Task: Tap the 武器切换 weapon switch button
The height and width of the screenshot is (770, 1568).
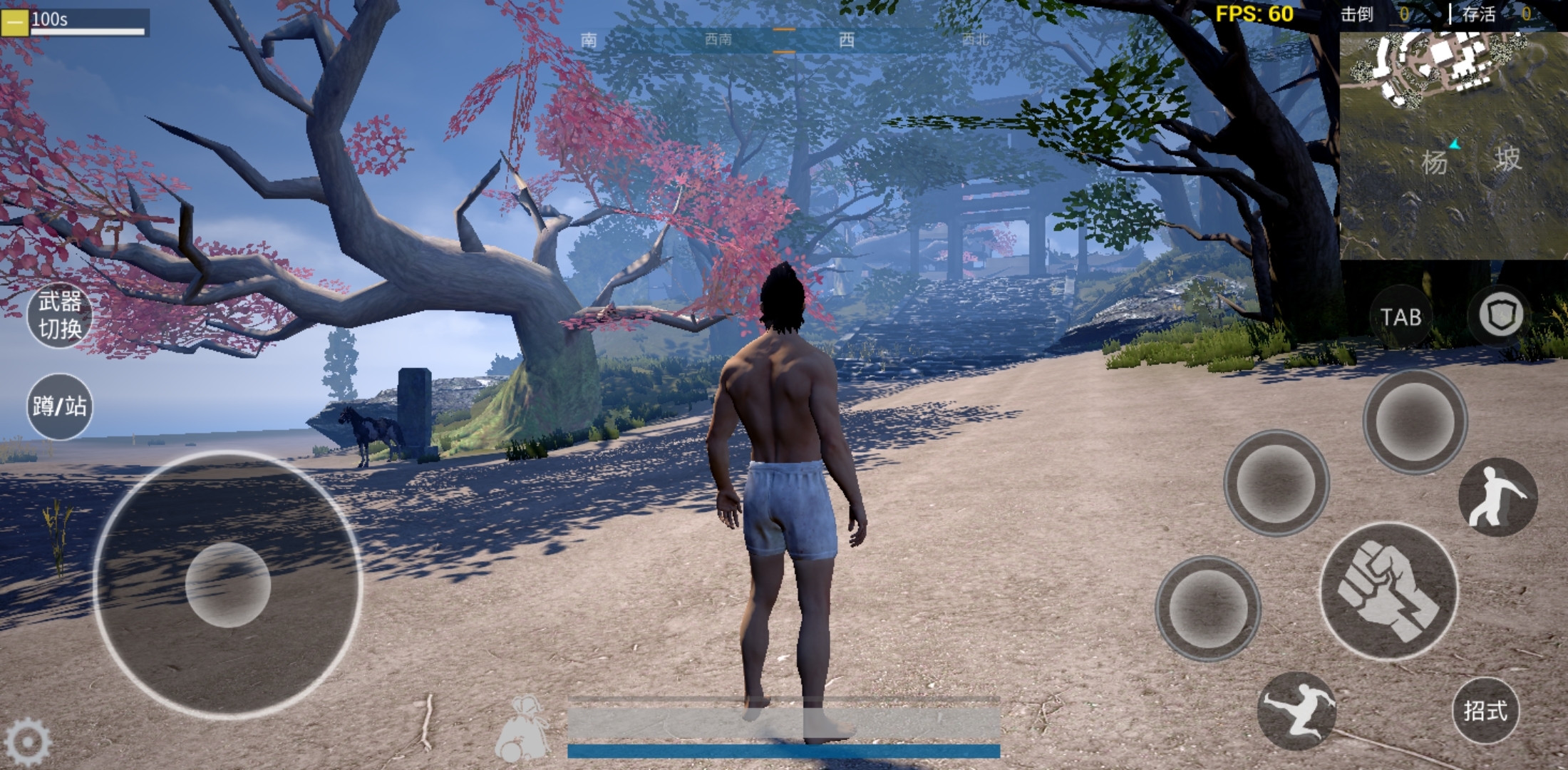Action: point(60,315)
